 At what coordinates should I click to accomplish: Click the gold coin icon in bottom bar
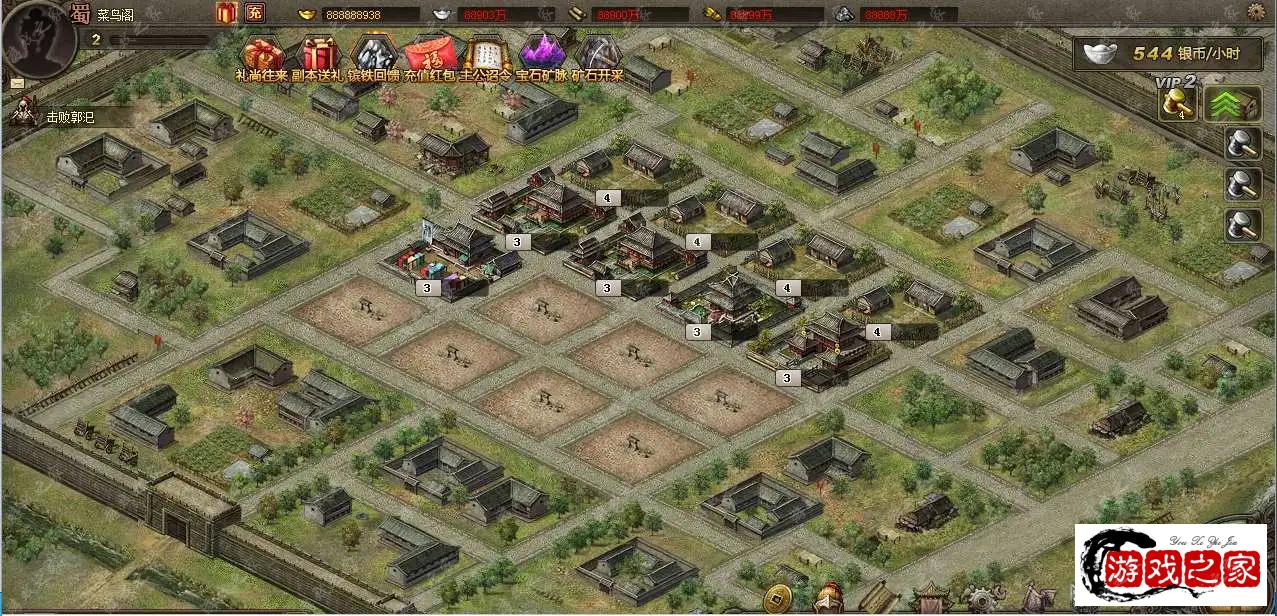777,601
